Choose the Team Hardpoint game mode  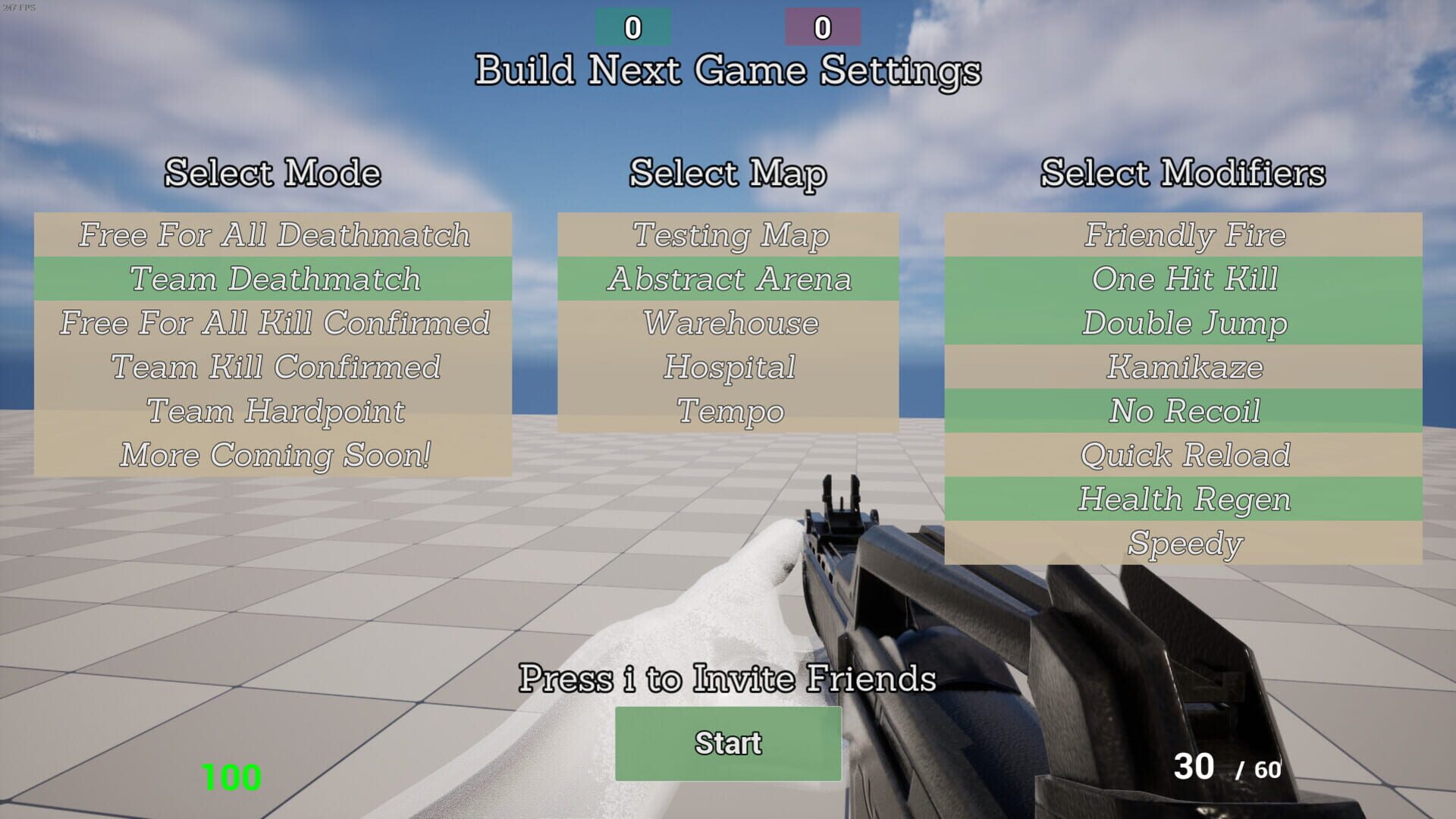tap(275, 411)
